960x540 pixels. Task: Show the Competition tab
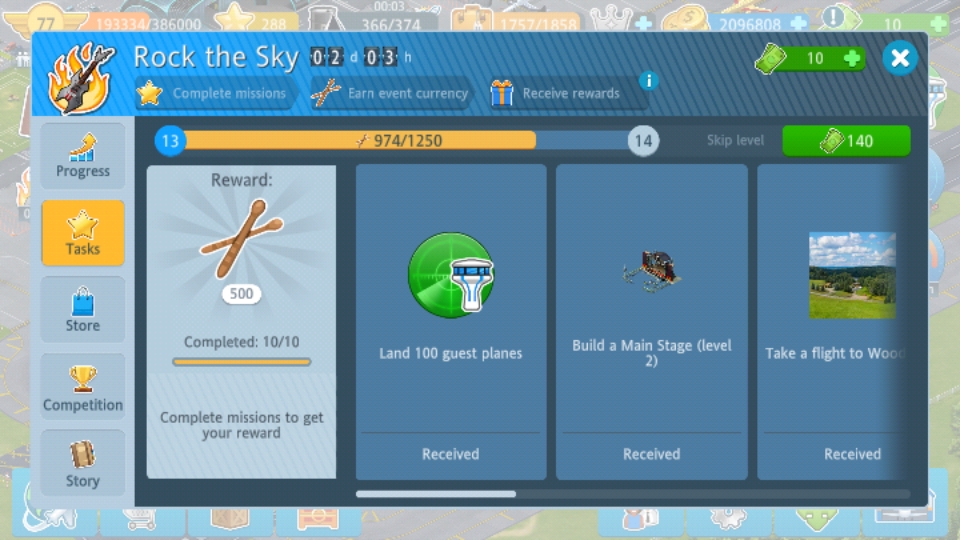tap(83, 387)
